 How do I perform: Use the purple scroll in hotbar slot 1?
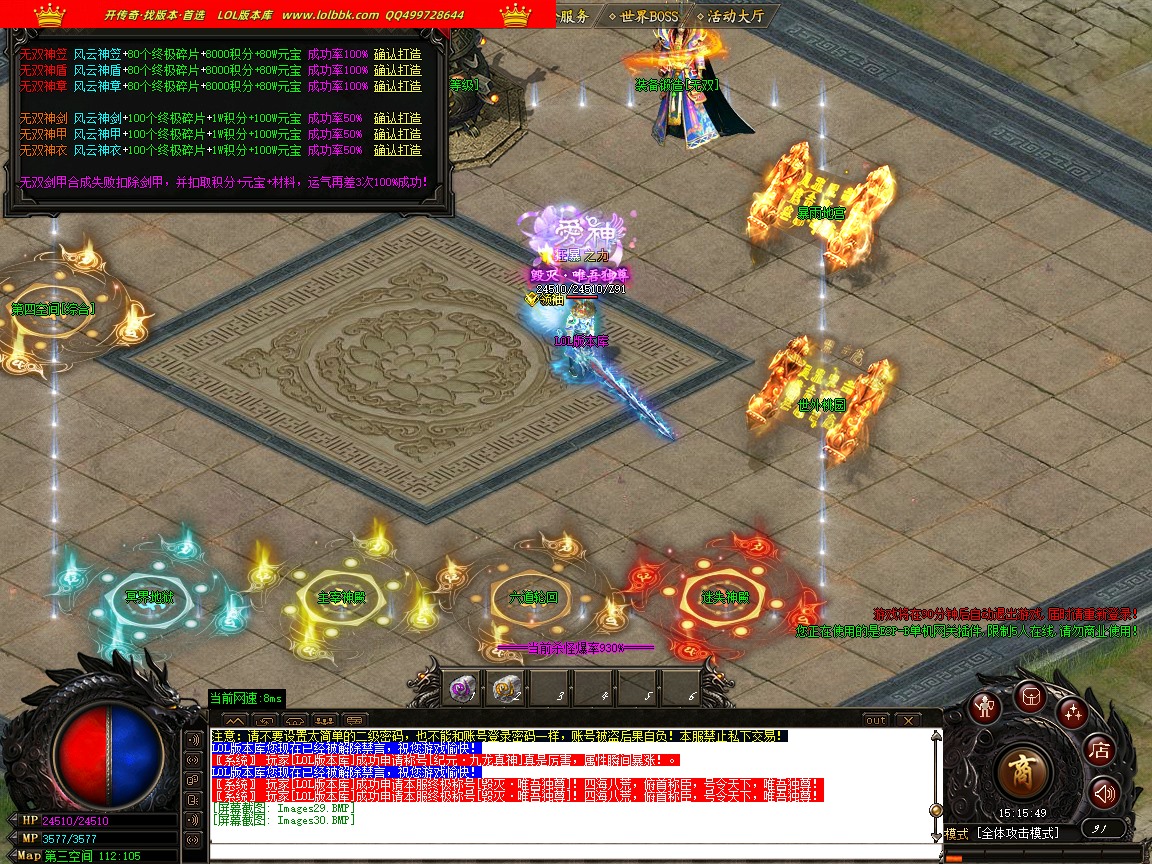(460, 688)
